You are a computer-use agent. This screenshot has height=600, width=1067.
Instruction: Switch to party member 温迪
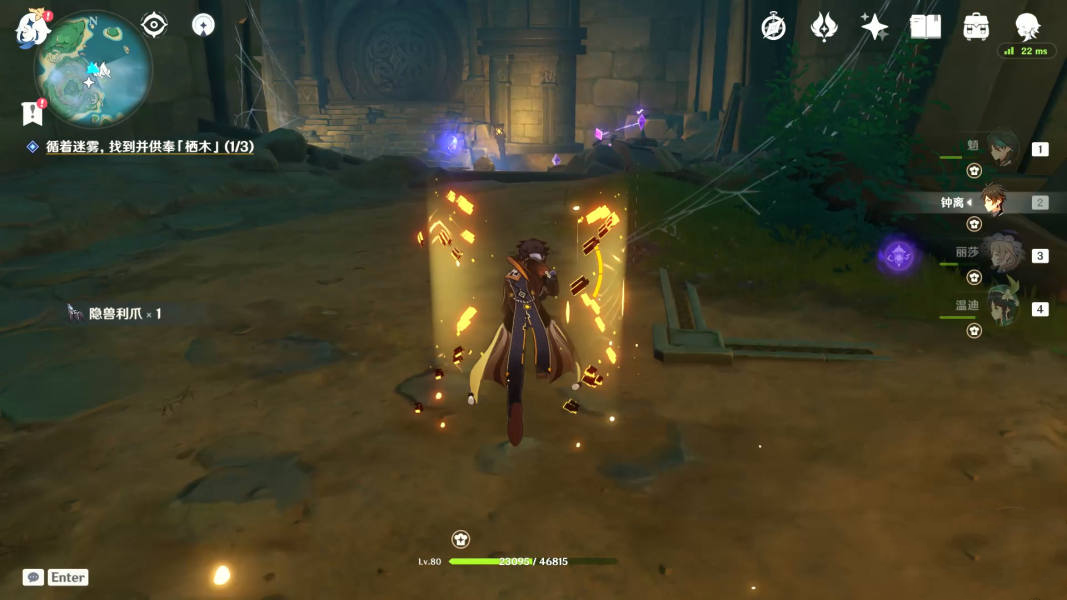click(1002, 307)
